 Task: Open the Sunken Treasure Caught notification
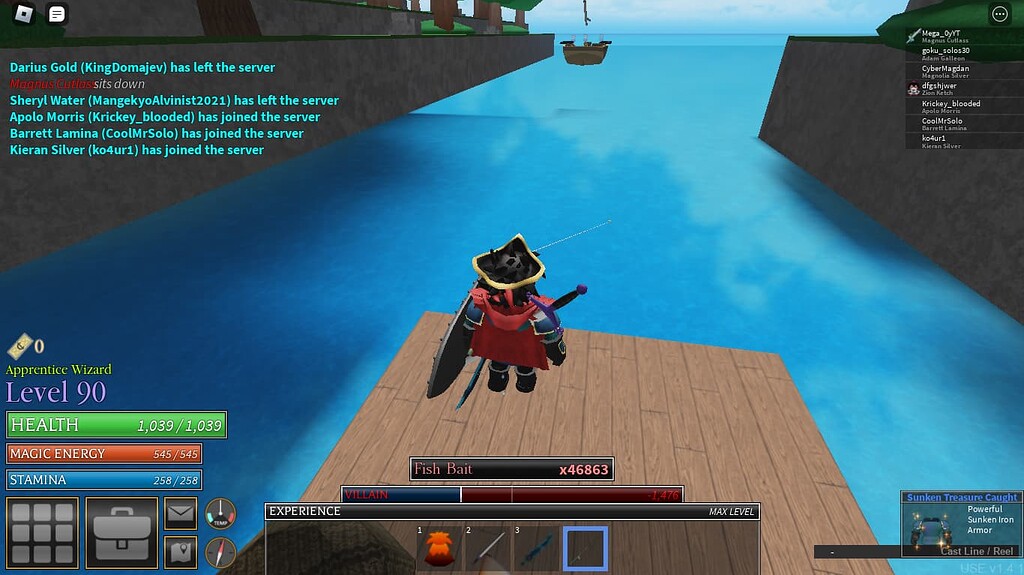(x=961, y=497)
